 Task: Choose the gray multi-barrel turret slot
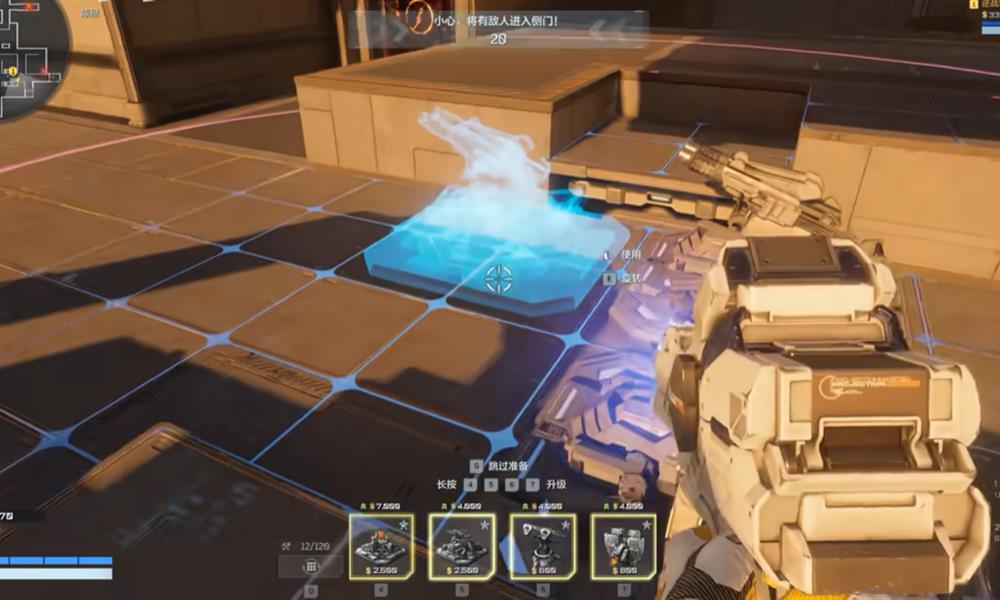(x=462, y=546)
